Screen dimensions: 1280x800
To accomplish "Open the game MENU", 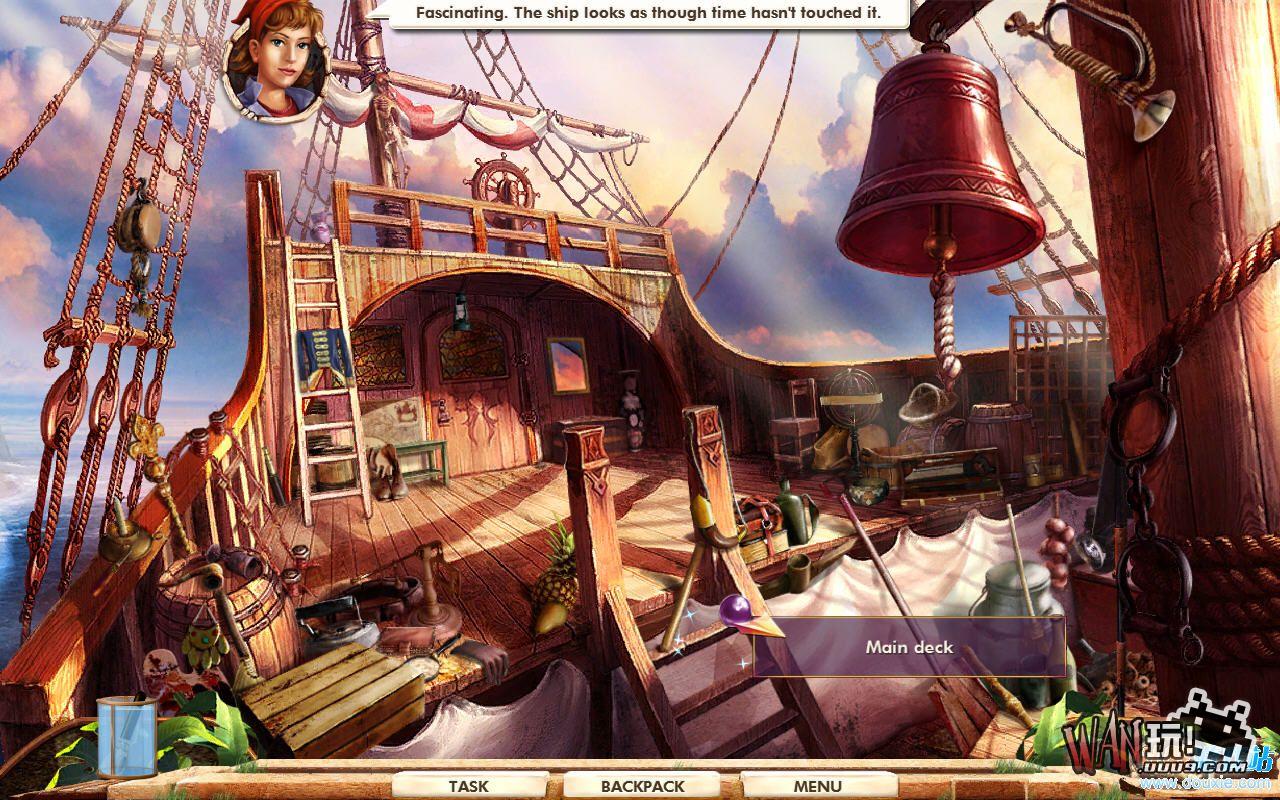I will click(817, 786).
